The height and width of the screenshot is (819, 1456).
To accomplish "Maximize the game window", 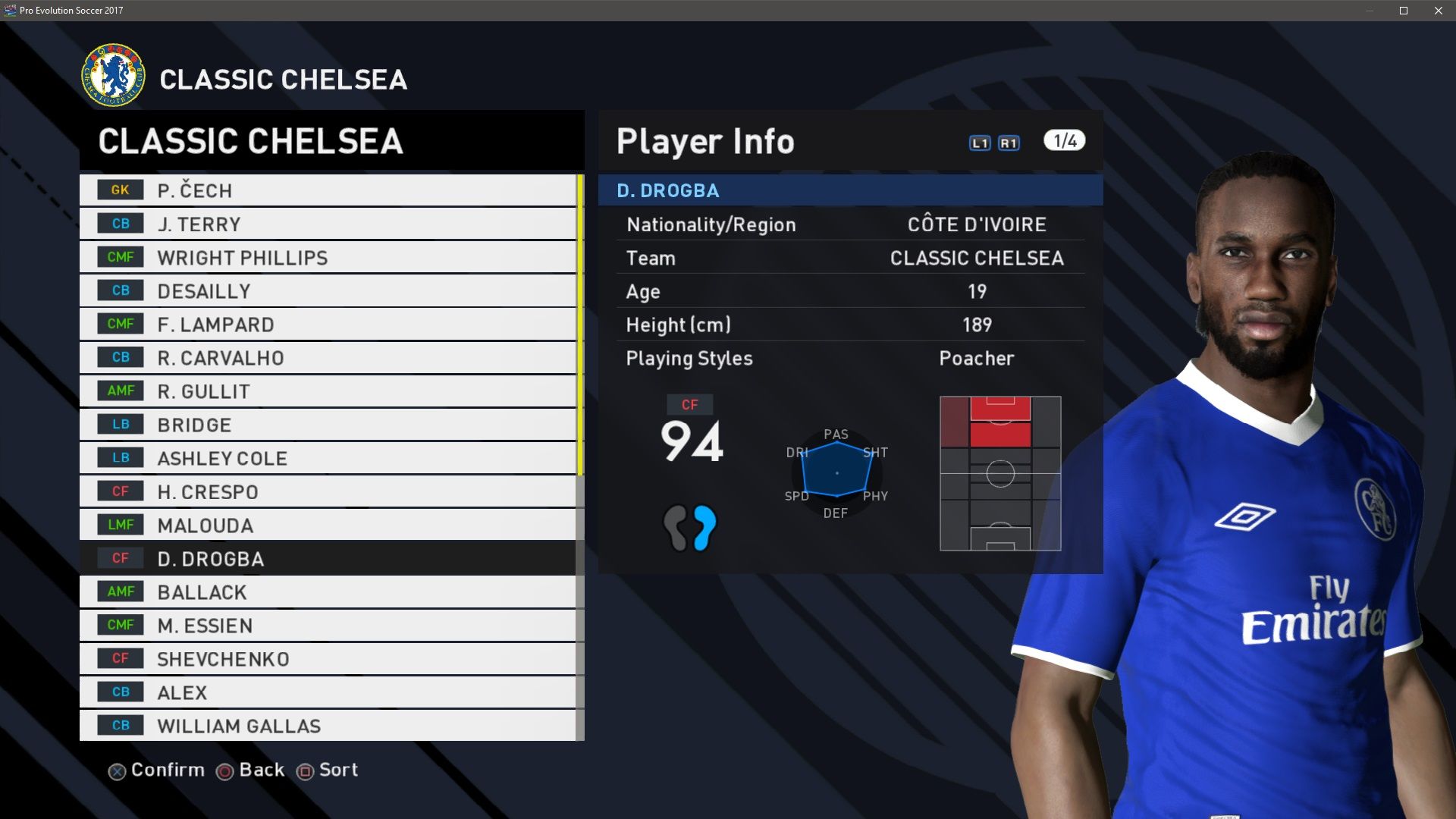I will [1404, 11].
